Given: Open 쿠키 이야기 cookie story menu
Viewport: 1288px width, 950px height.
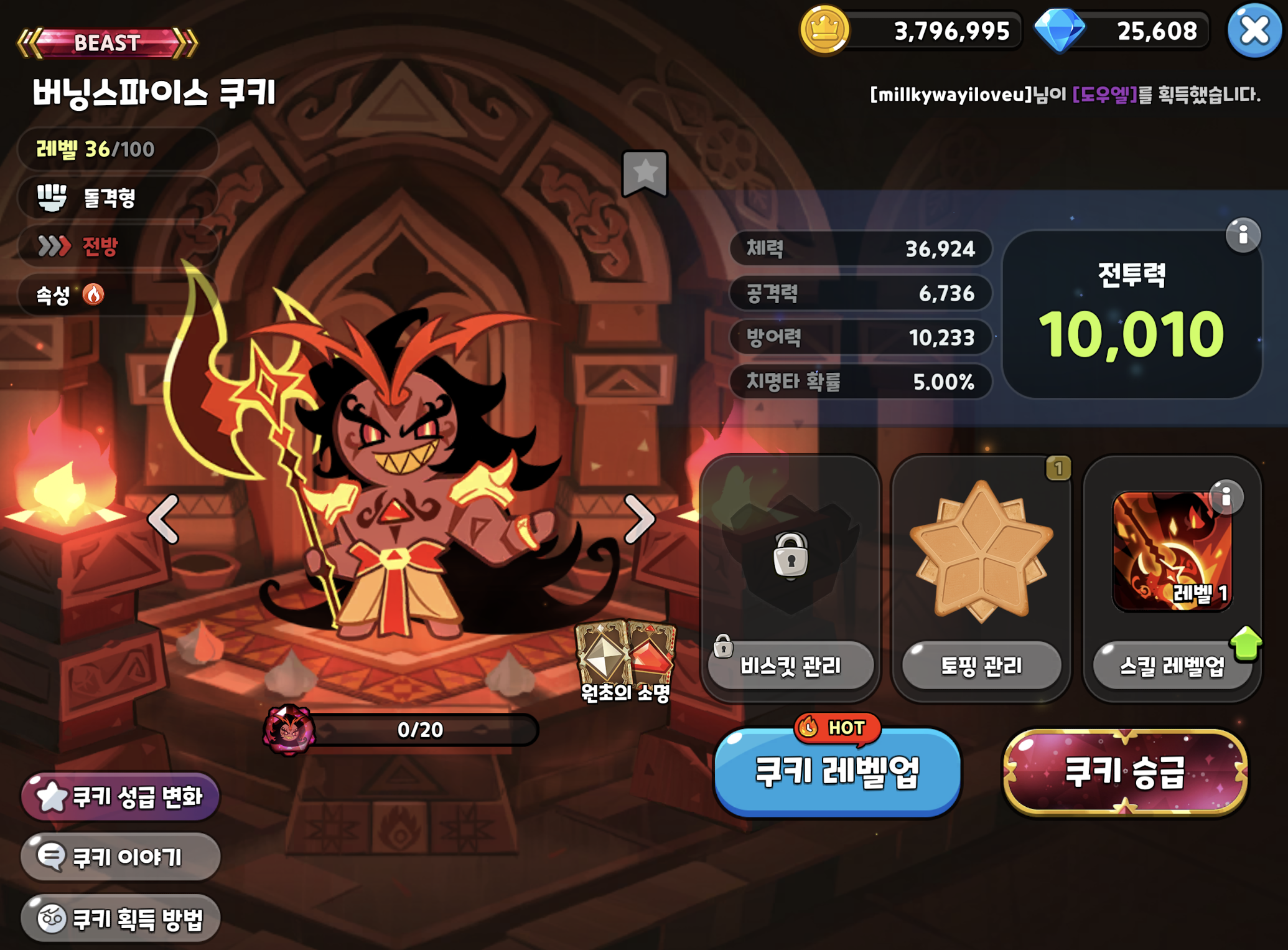Looking at the screenshot, I should click(x=119, y=857).
